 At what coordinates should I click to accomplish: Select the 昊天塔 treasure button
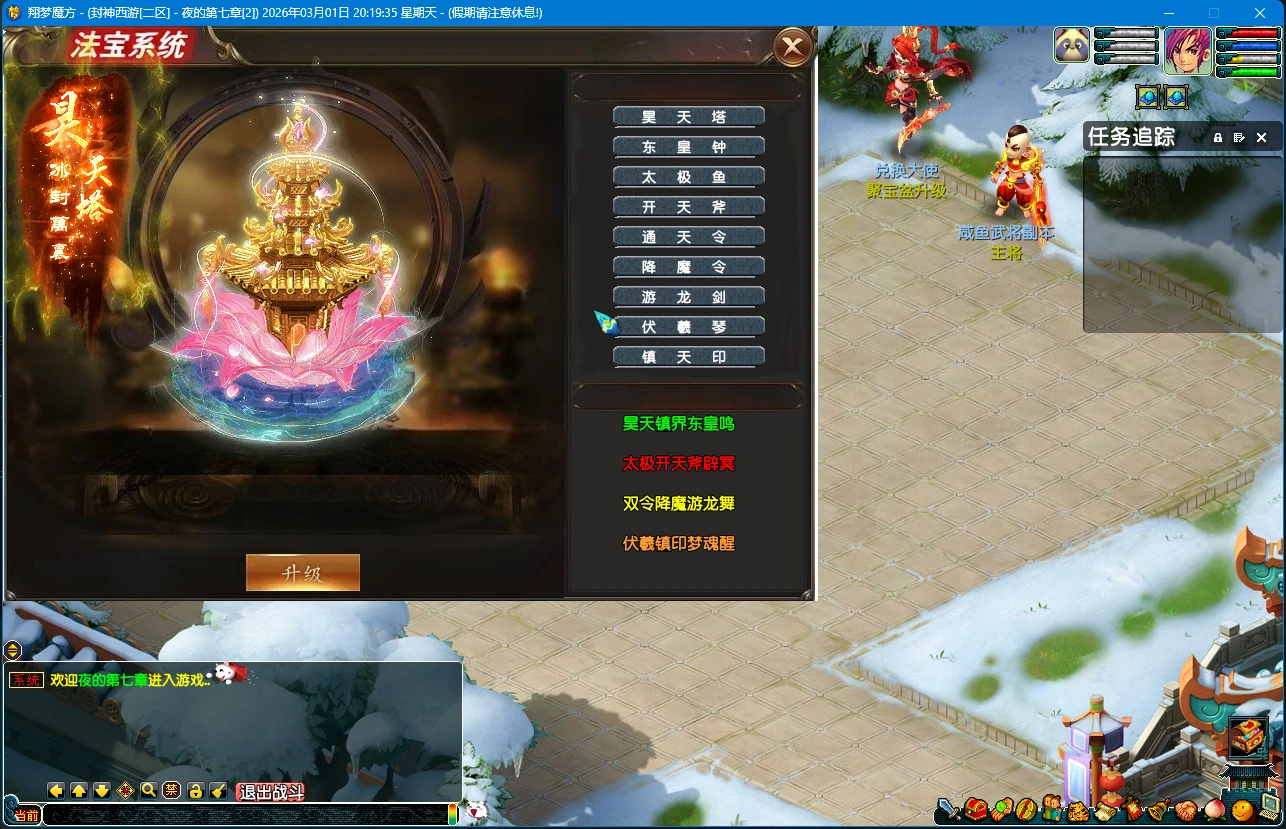point(688,117)
